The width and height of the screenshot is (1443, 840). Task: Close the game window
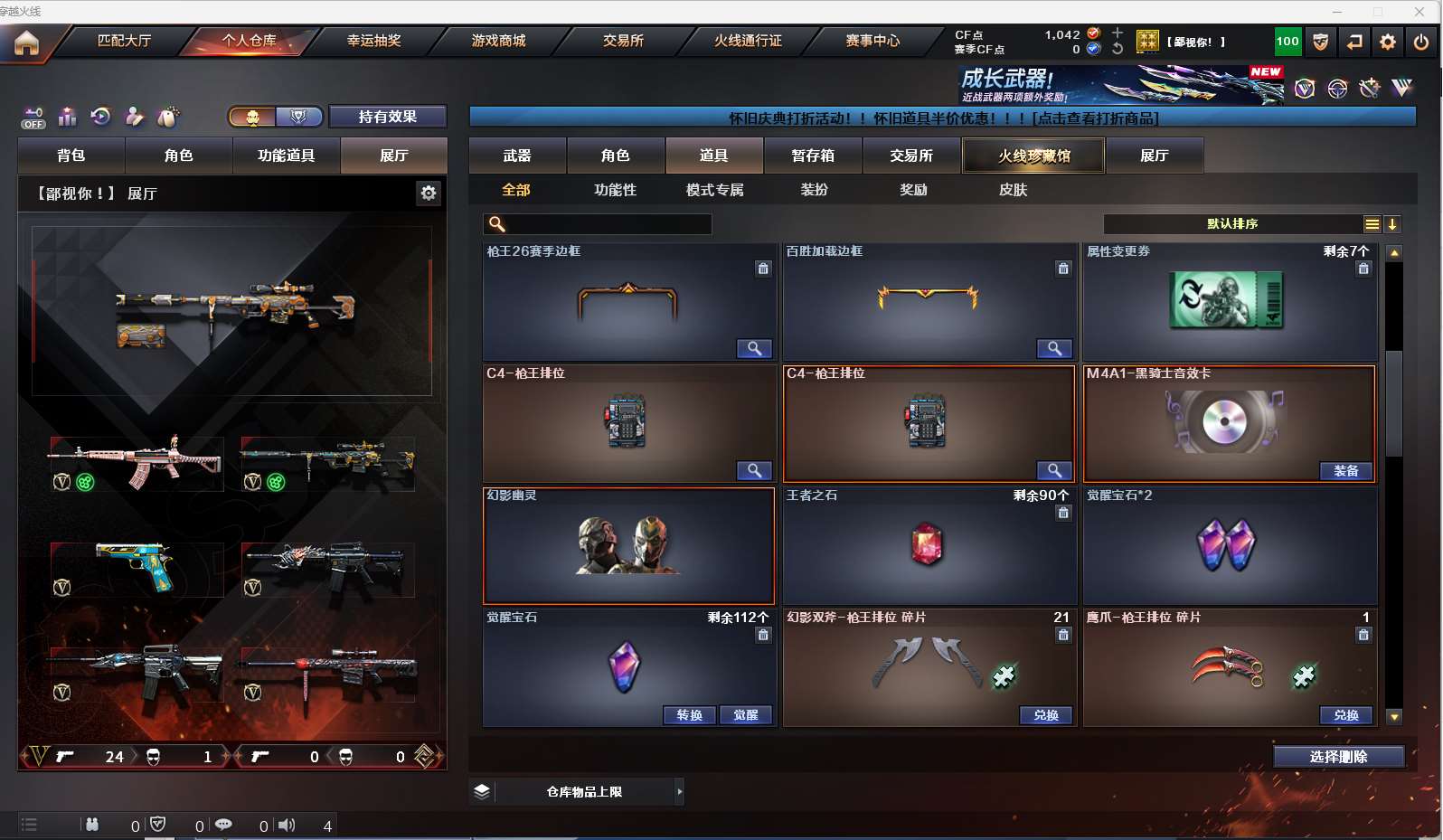1419,11
